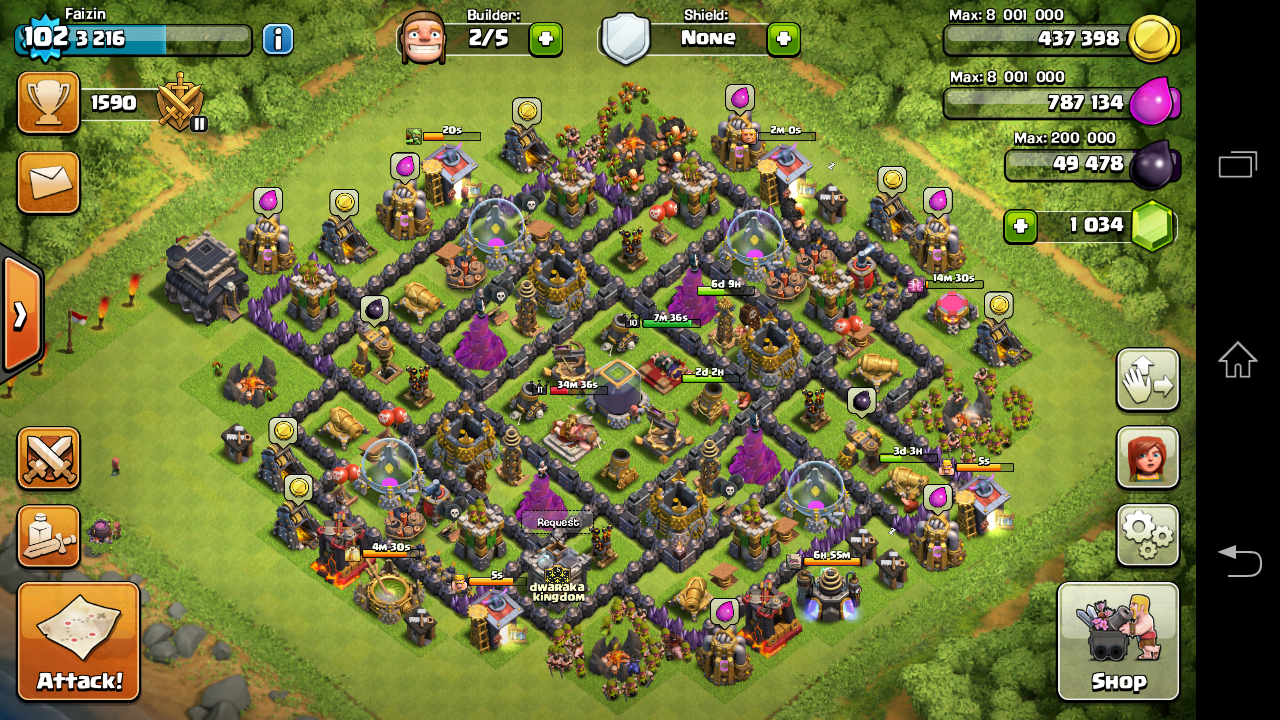
Task: Add gems with the green plus button
Action: point(1019,226)
